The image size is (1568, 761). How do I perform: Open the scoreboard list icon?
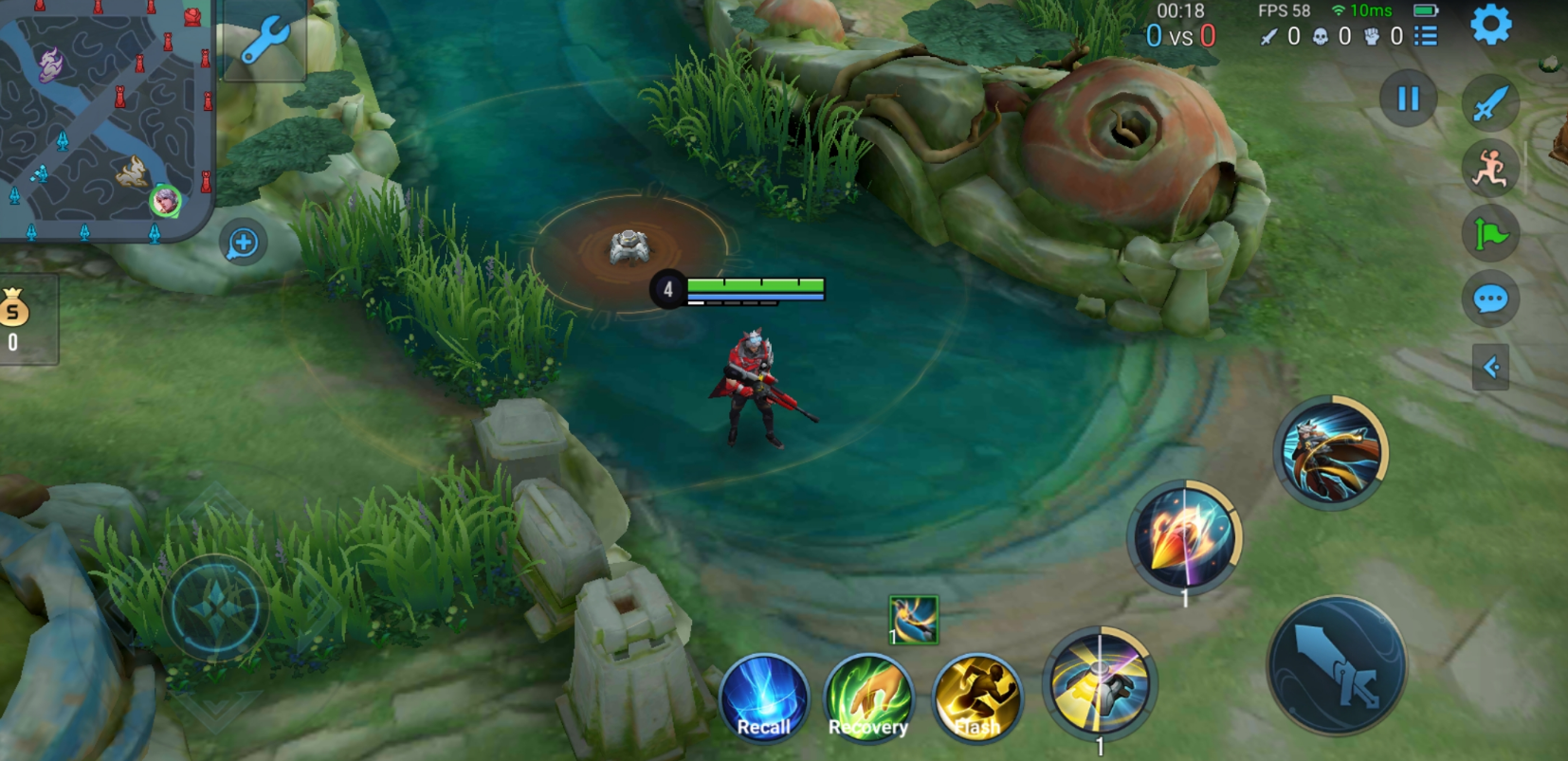click(1426, 36)
